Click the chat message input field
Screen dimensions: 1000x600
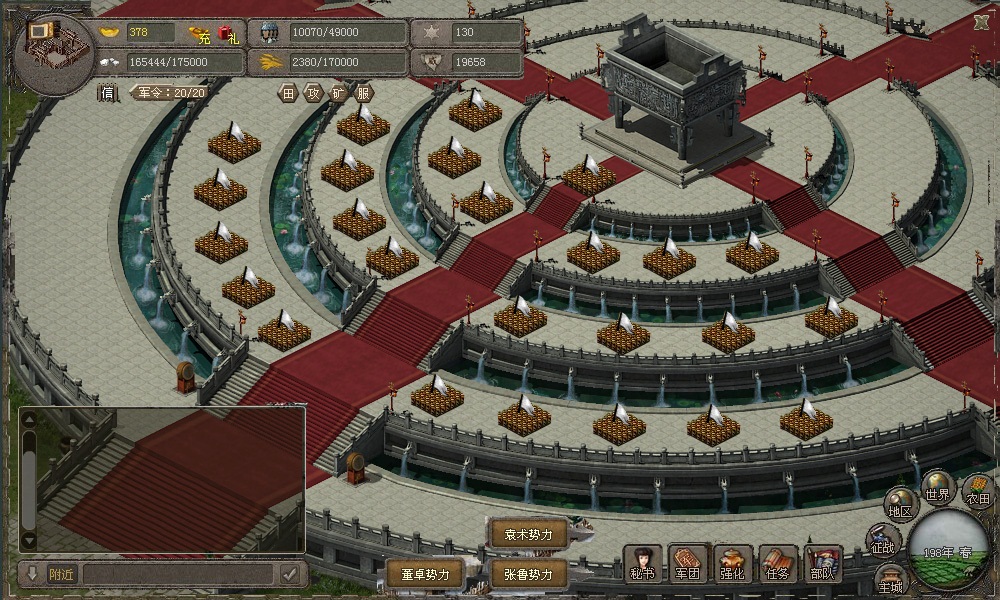click(178, 574)
